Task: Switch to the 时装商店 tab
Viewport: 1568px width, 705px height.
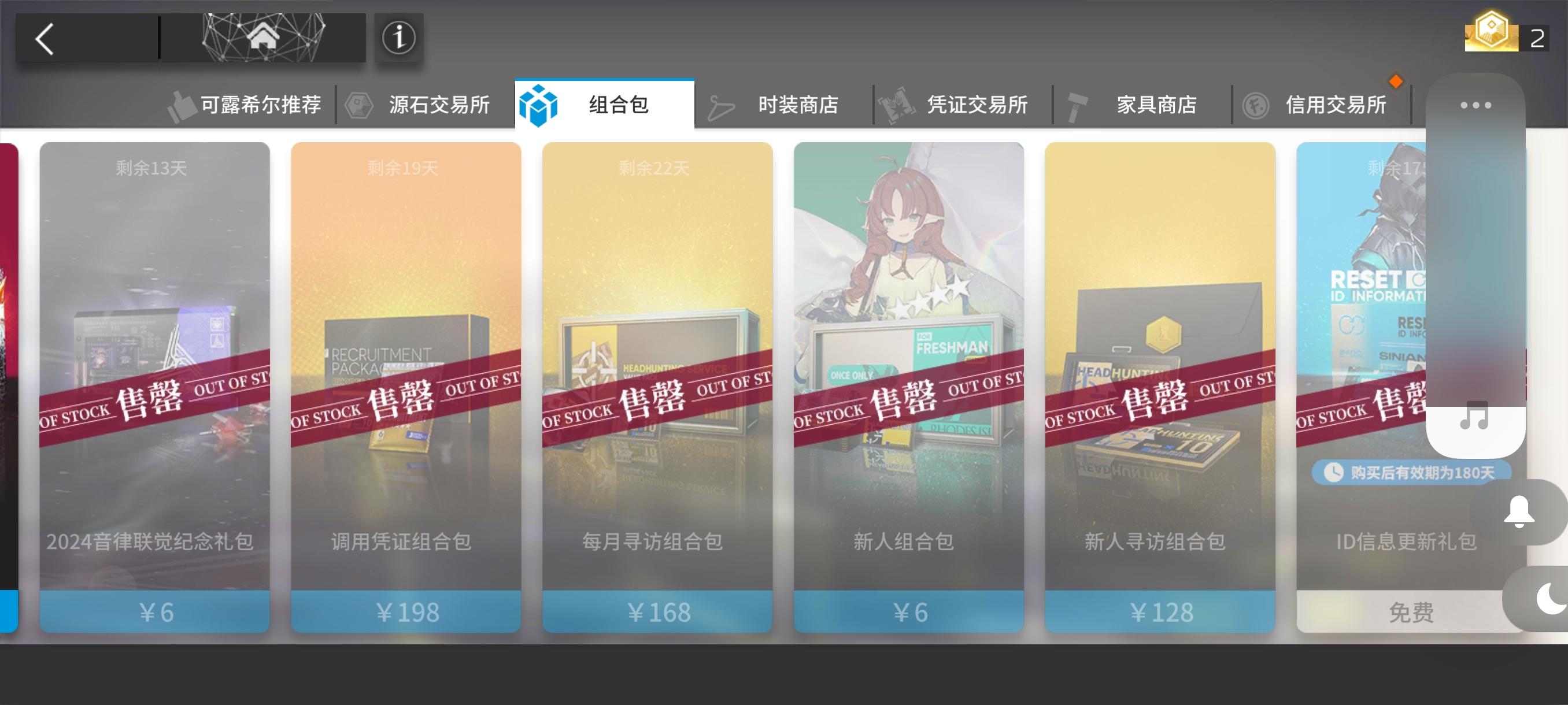Action: [797, 104]
